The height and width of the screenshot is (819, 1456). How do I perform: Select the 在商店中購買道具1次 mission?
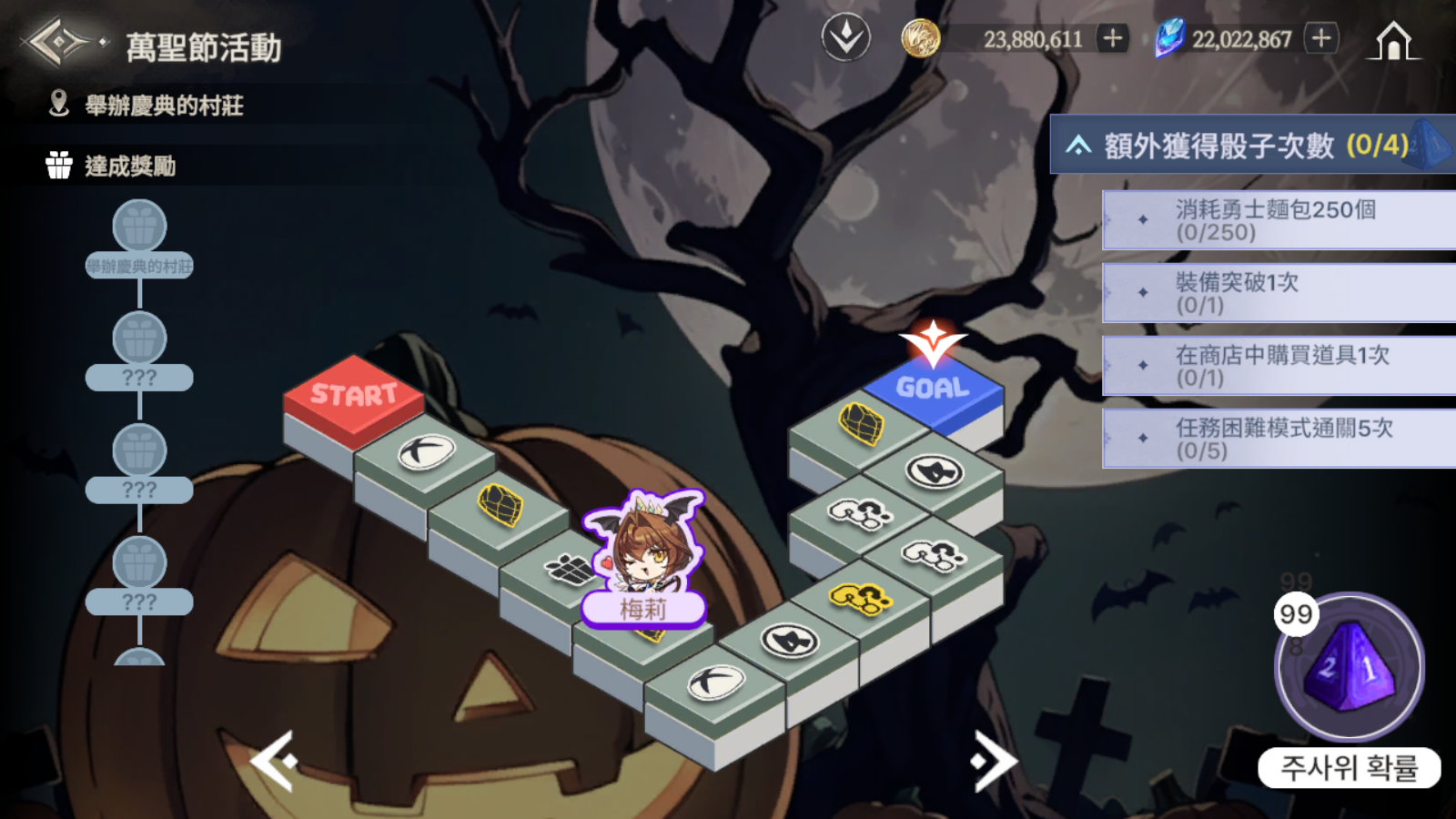coord(1278,366)
